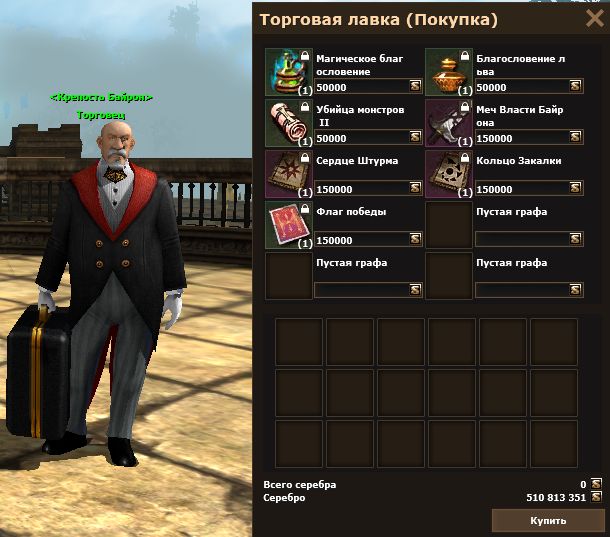
Task: Click the Флаг победы price field
Action: click(361, 240)
